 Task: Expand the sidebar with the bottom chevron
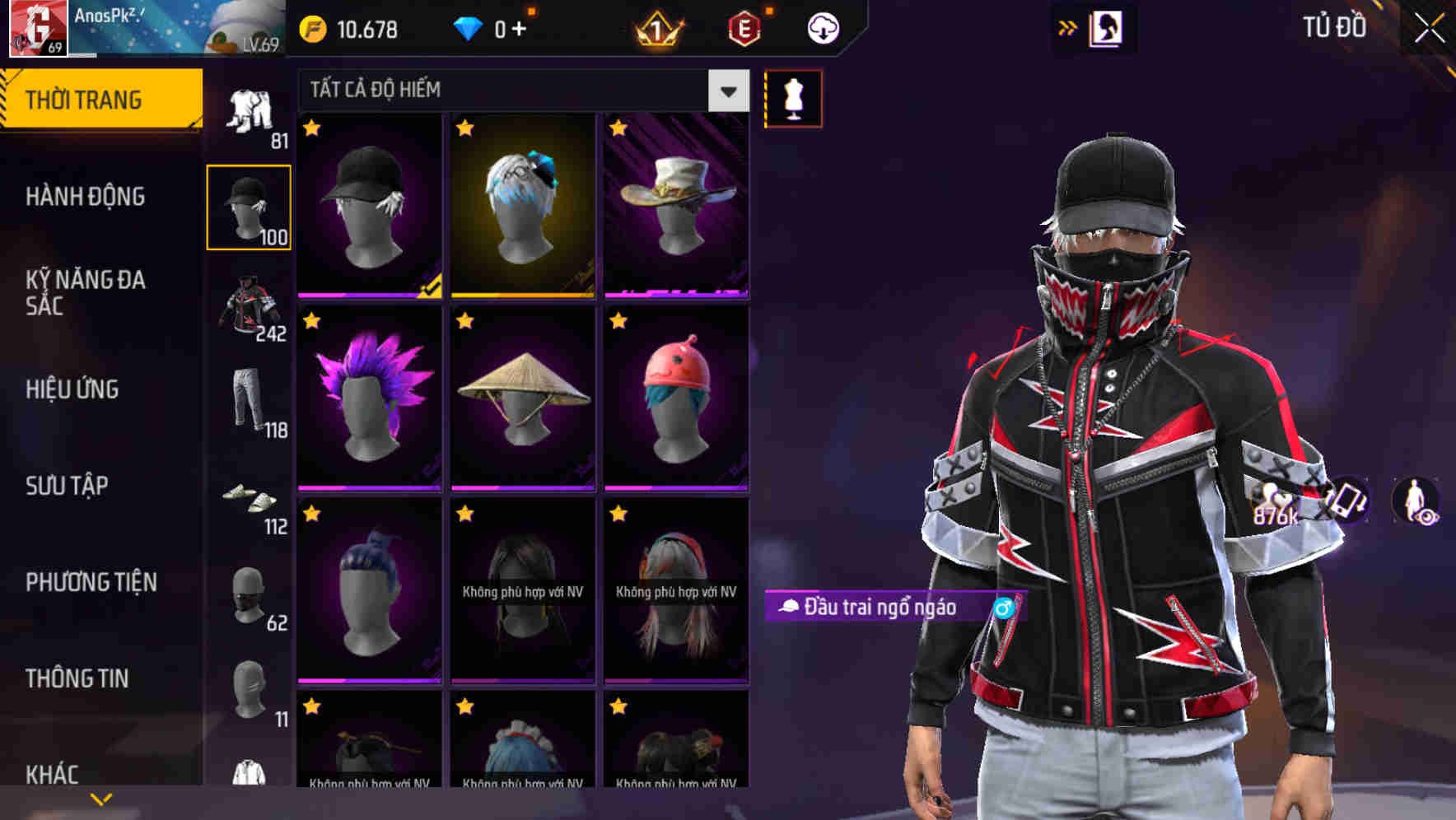pyautogui.click(x=99, y=797)
